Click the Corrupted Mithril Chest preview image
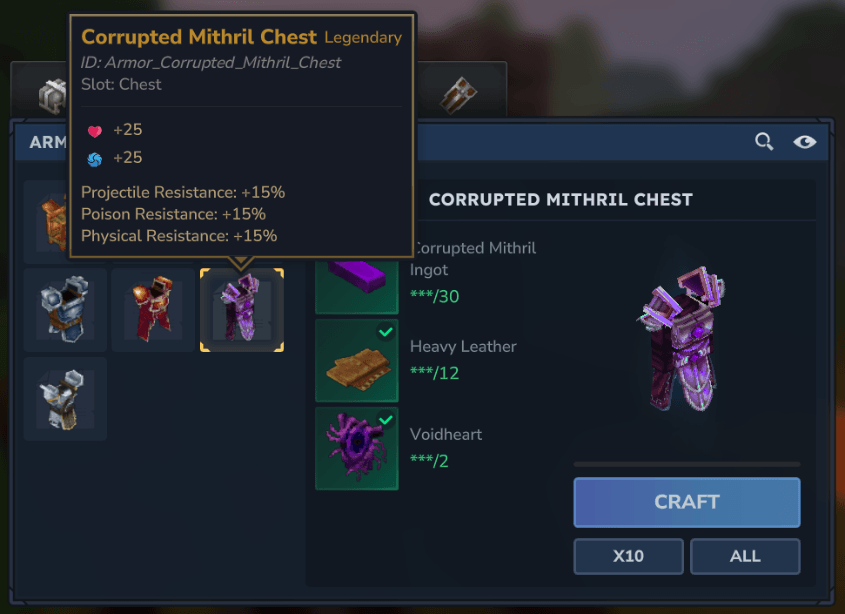 686,338
